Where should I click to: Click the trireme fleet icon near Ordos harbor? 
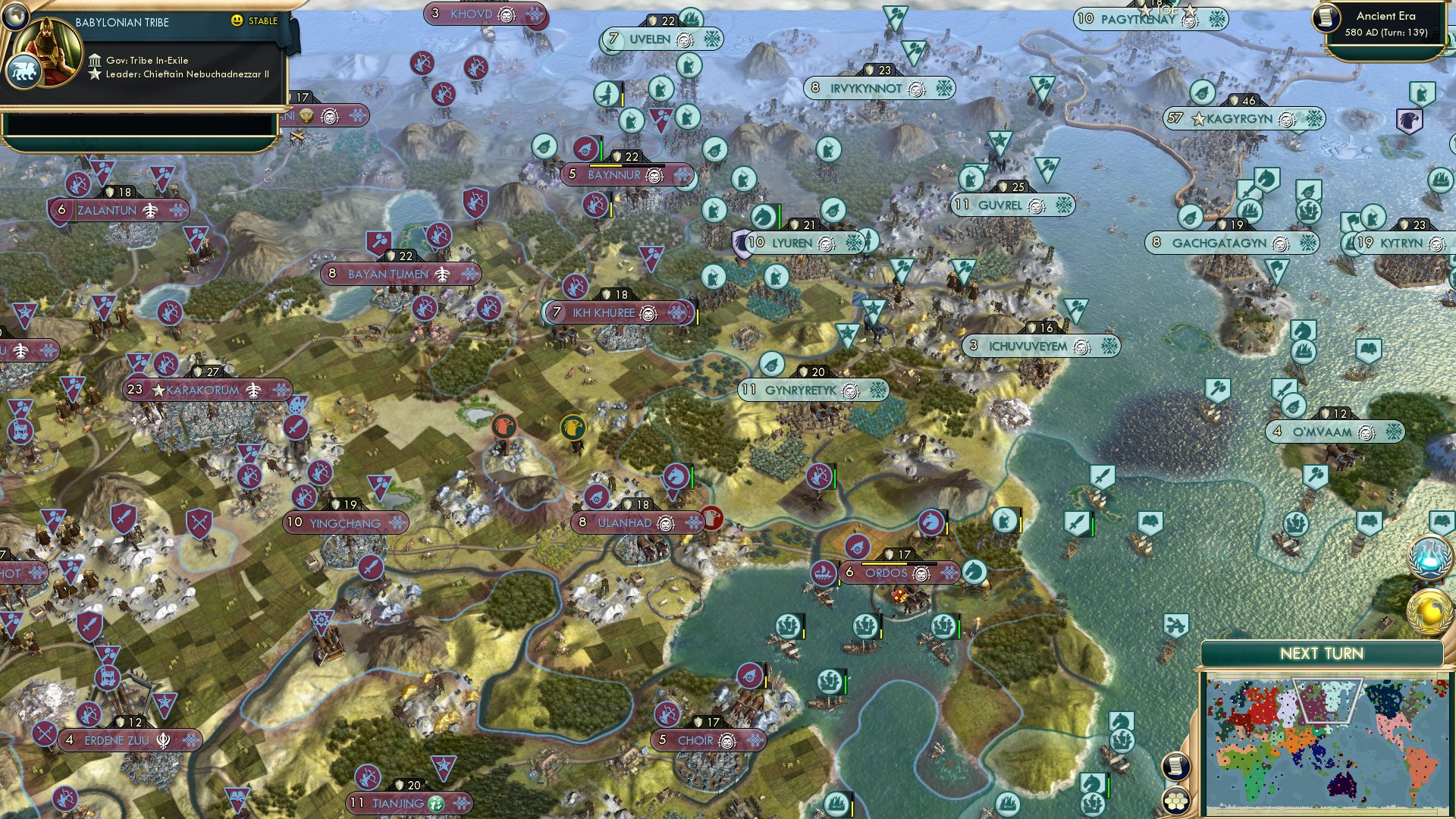pos(823,573)
